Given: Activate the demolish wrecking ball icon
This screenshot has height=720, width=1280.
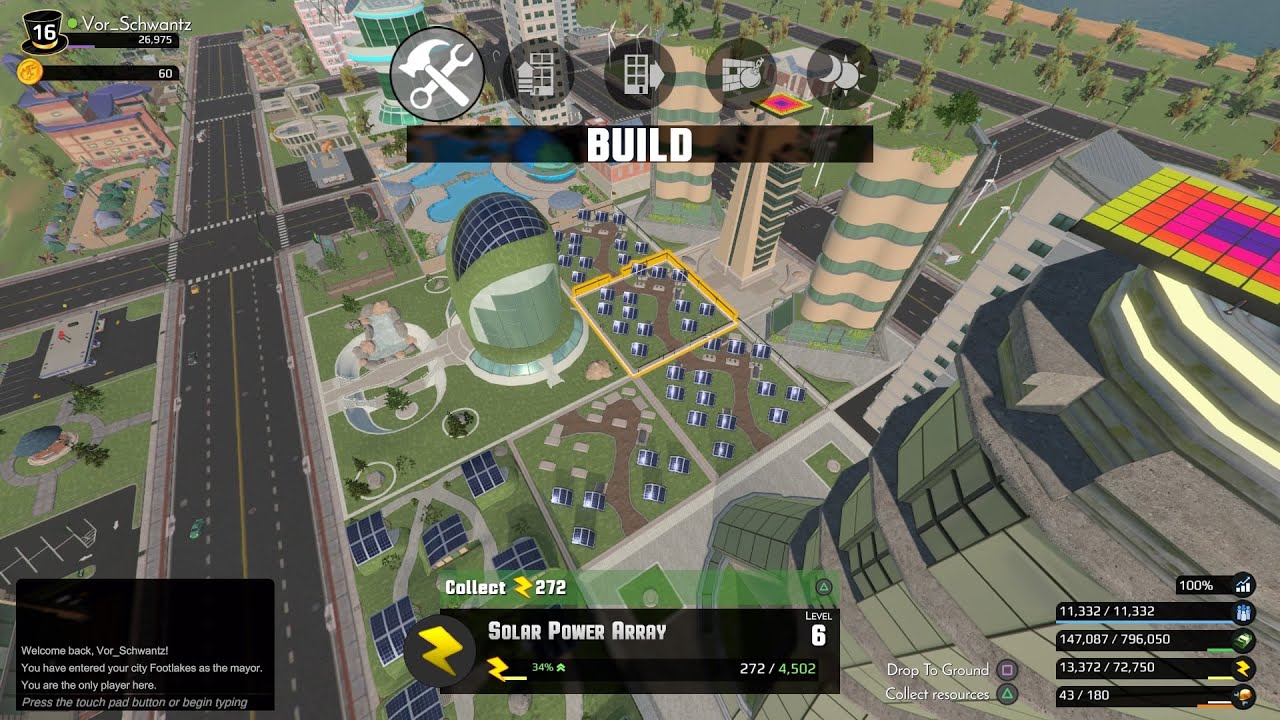Looking at the screenshot, I should pyautogui.click(x=740, y=75).
